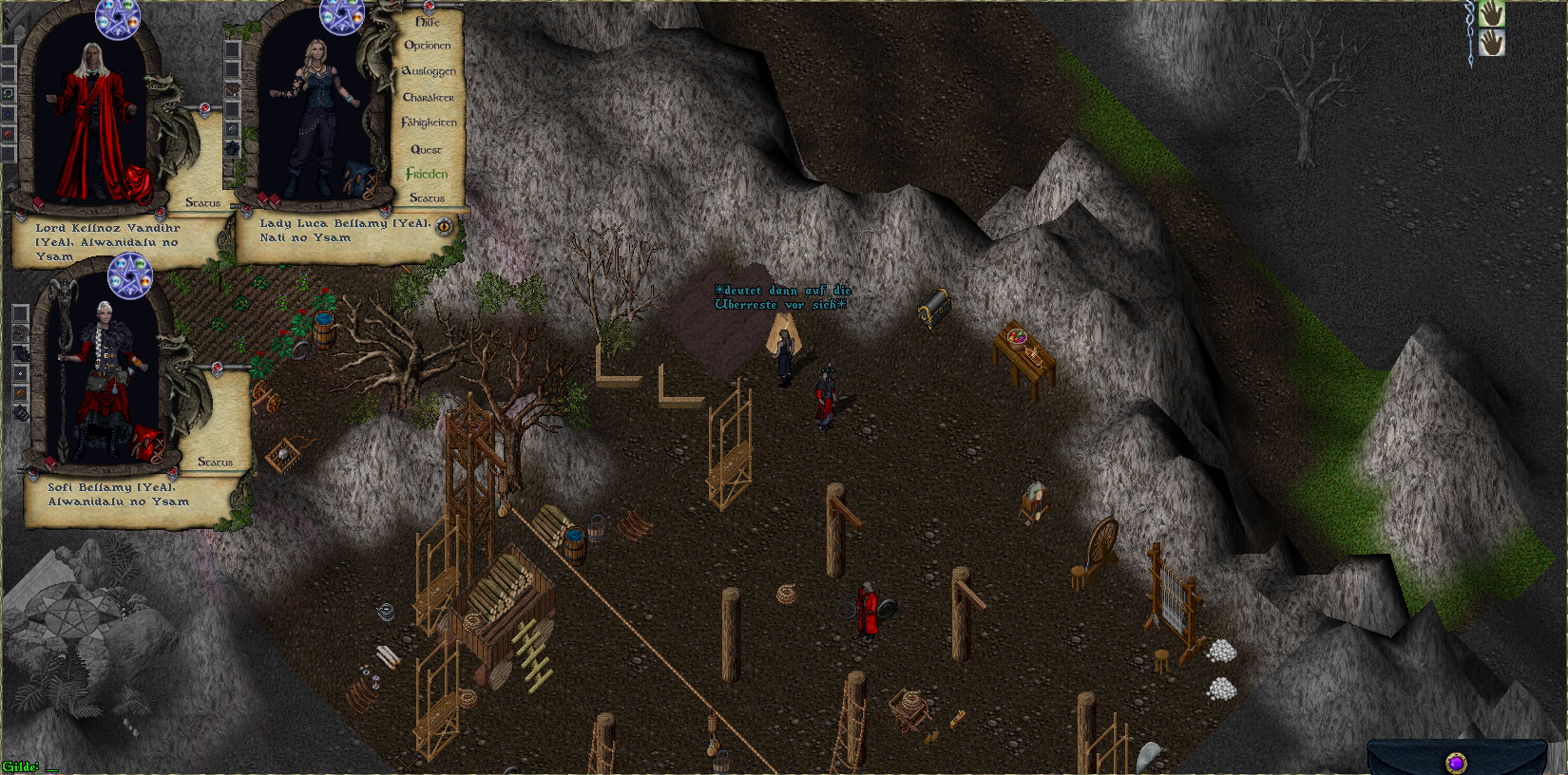This screenshot has height=775, width=1568.
Task: Click the golden eye icon beside Lady Luca's name
Action: (x=444, y=226)
